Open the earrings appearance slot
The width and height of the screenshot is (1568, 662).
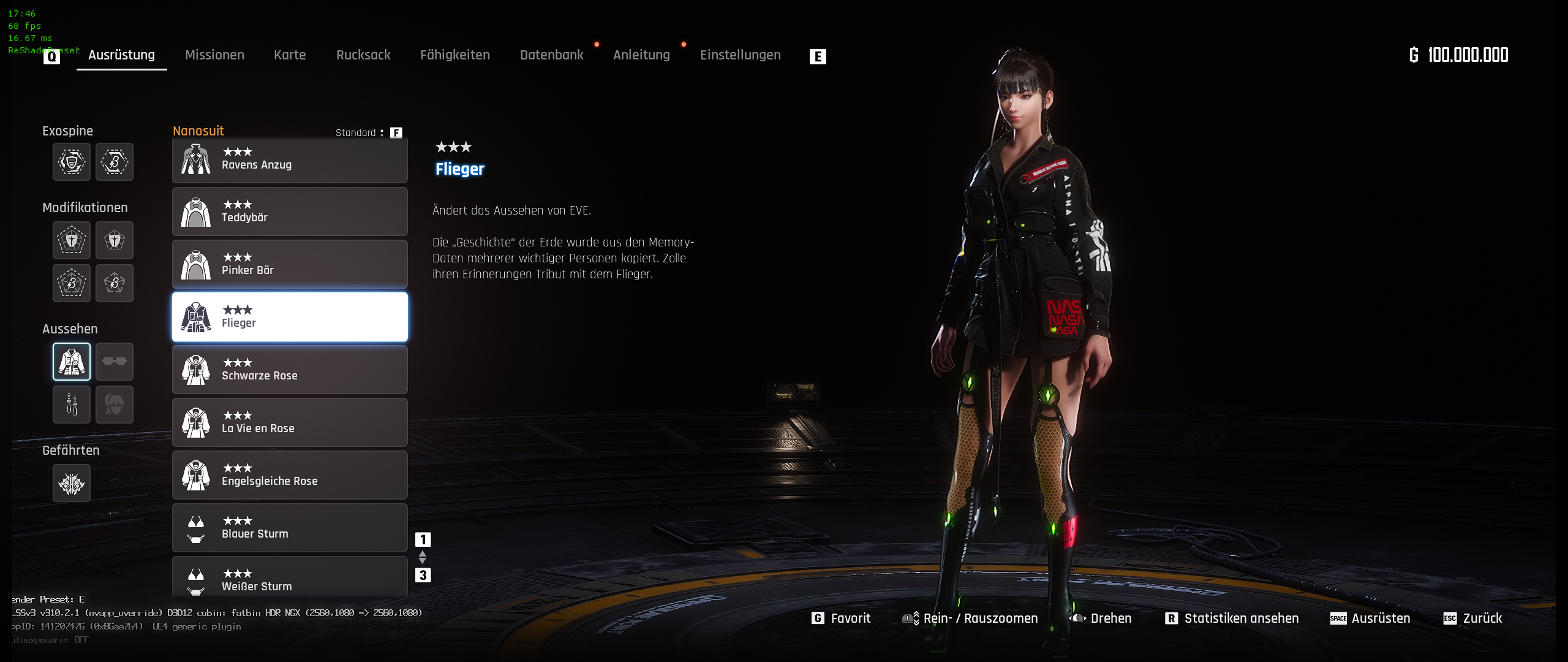point(72,405)
